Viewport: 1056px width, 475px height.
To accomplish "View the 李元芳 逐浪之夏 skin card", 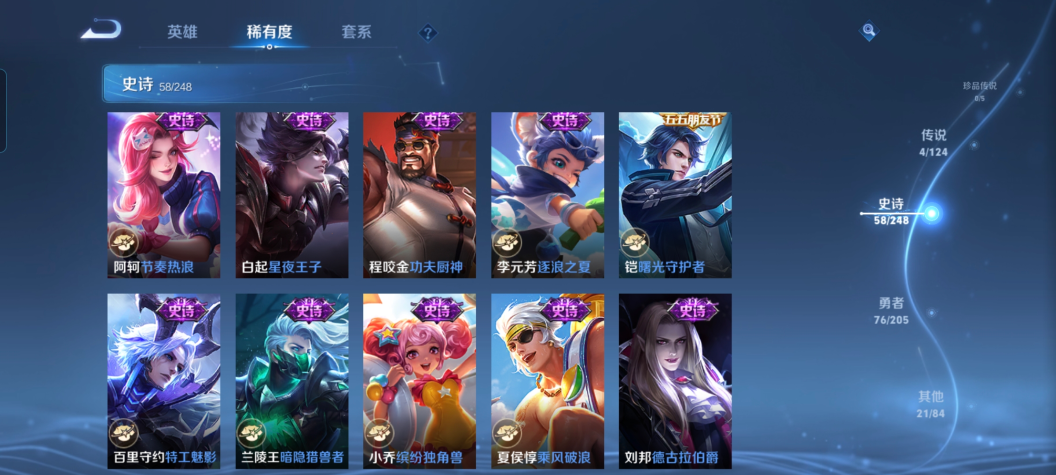I will tap(548, 195).
